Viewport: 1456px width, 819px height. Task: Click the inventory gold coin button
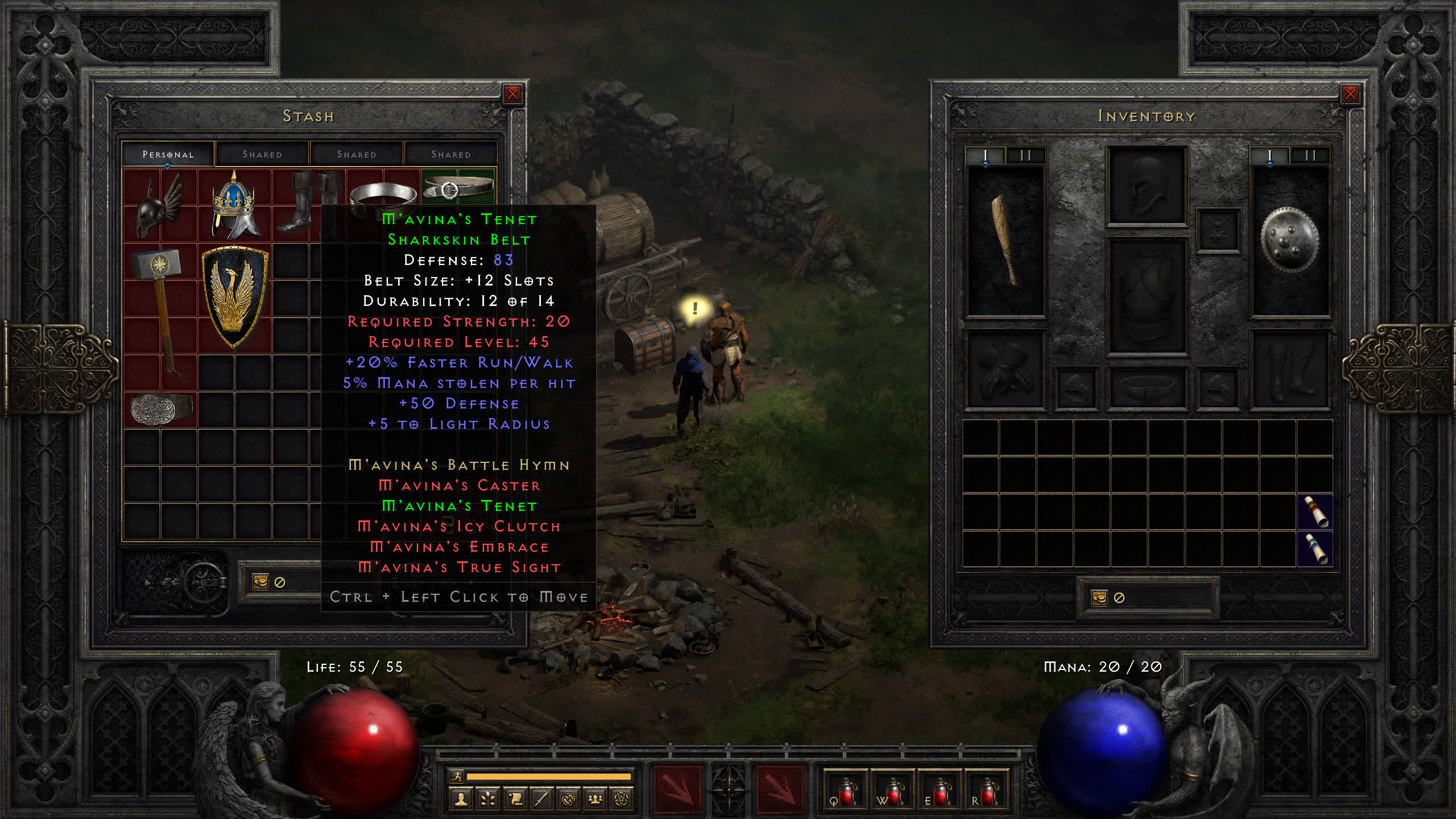[x=1099, y=598]
